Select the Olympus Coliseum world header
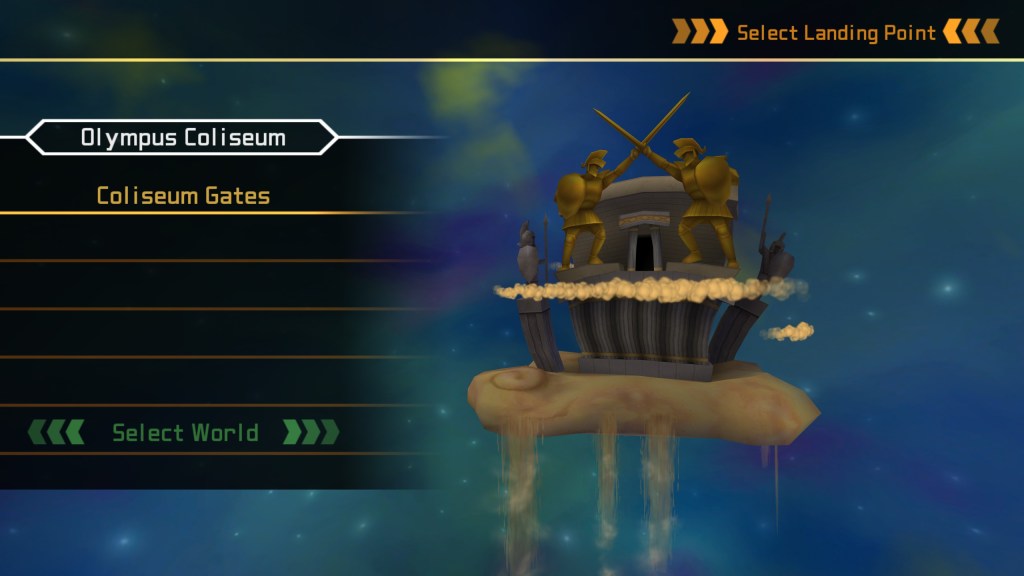Viewport: 1024px width, 576px height. coord(182,138)
